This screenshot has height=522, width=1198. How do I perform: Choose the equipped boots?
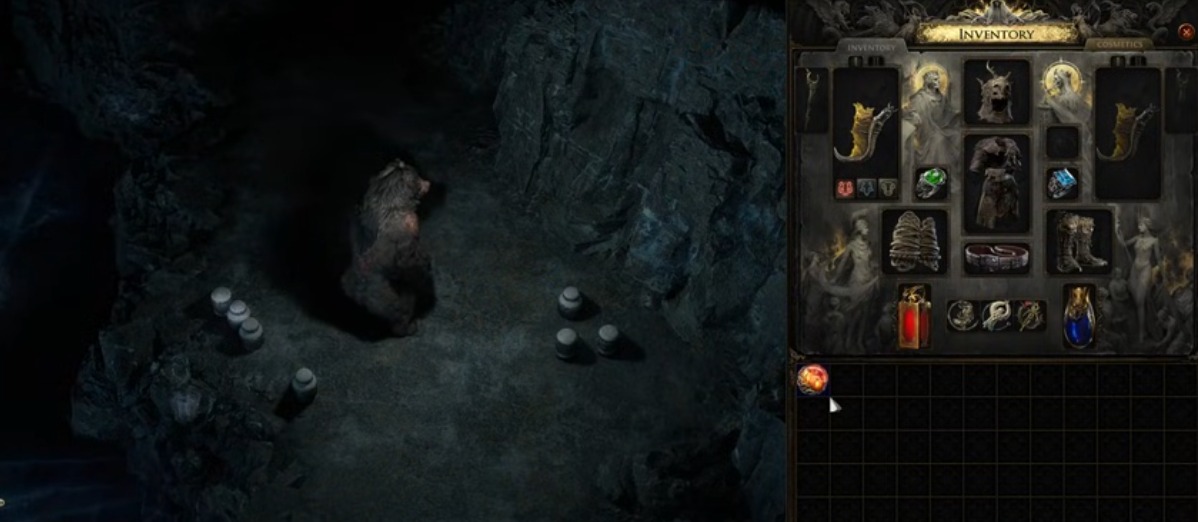point(1079,241)
